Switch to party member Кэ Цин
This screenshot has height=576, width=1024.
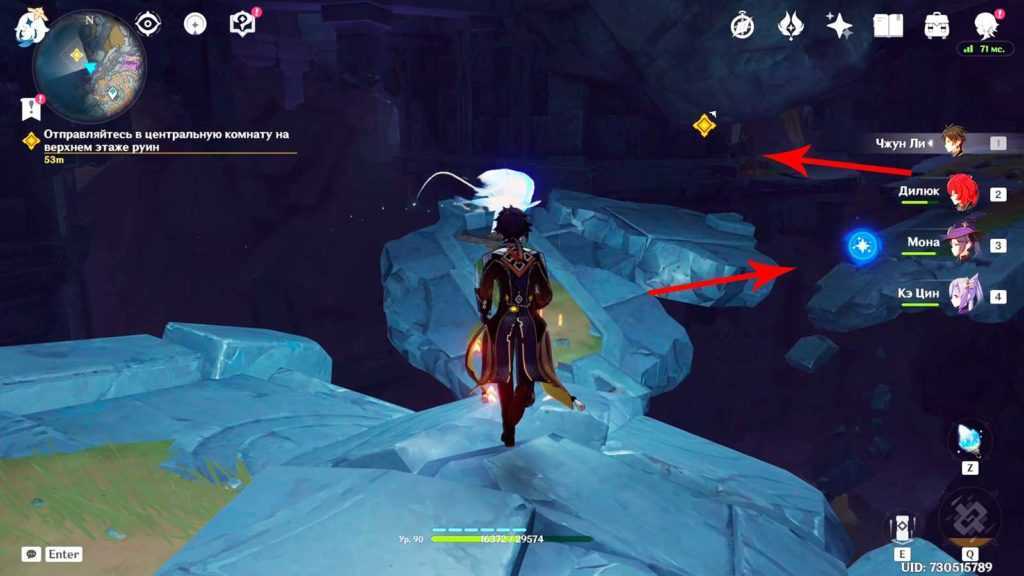click(962, 296)
